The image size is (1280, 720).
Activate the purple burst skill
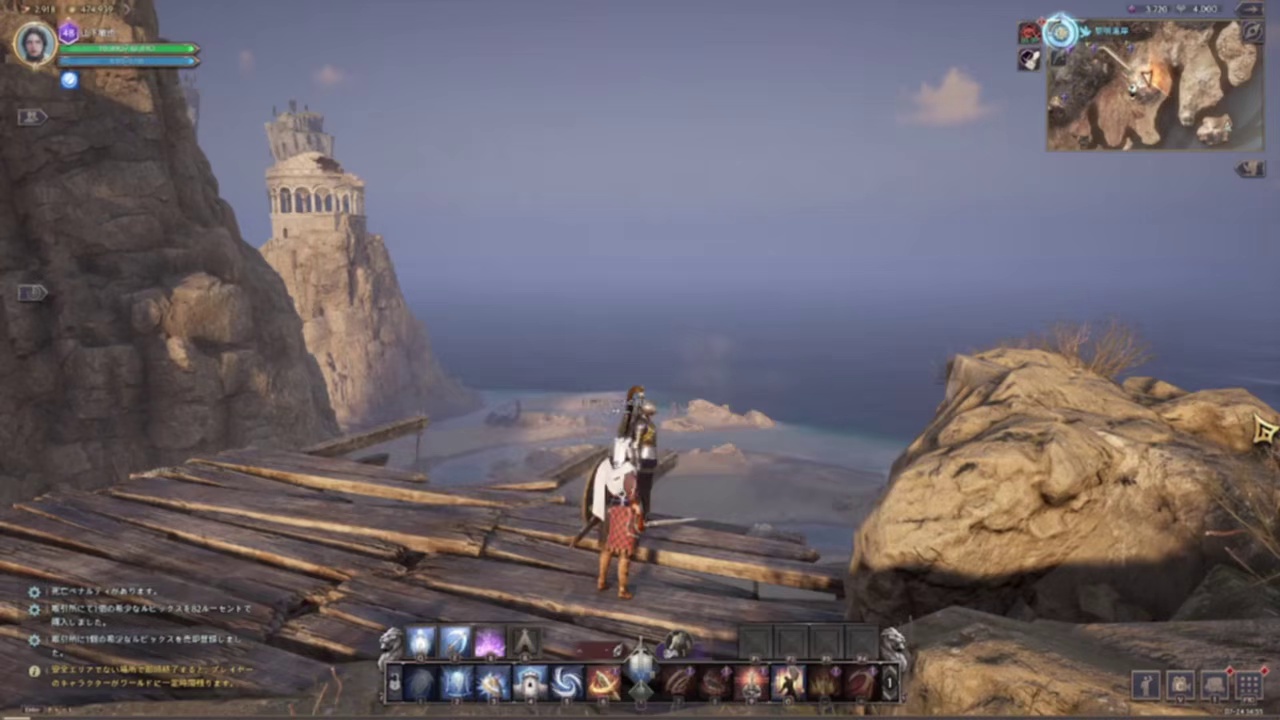tap(489, 643)
